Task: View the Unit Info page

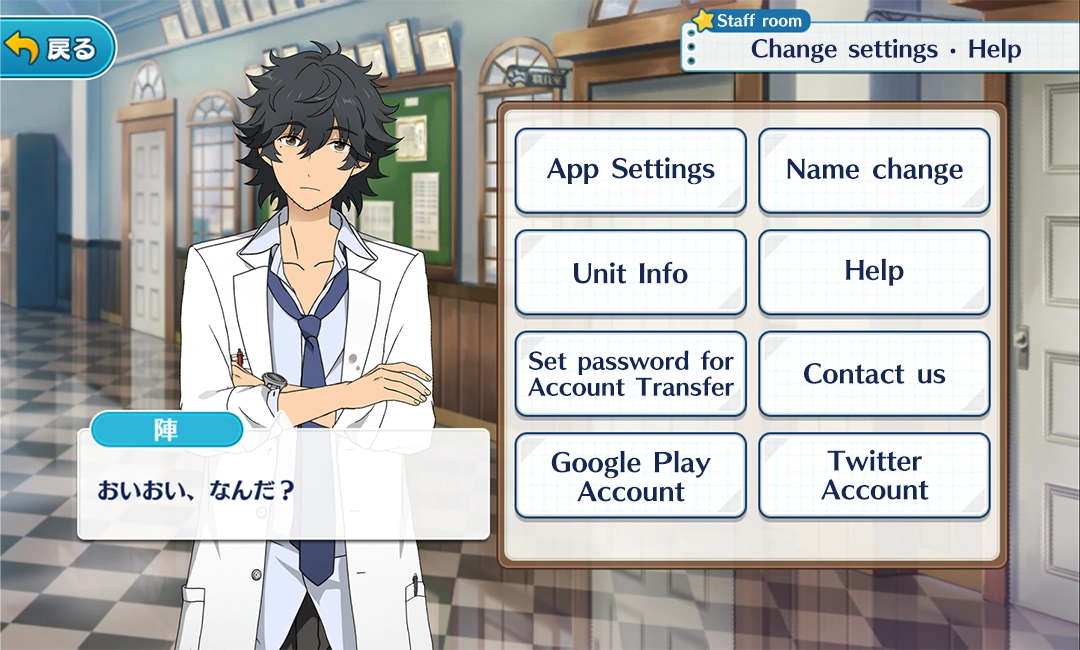Action: pyautogui.click(x=630, y=273)
